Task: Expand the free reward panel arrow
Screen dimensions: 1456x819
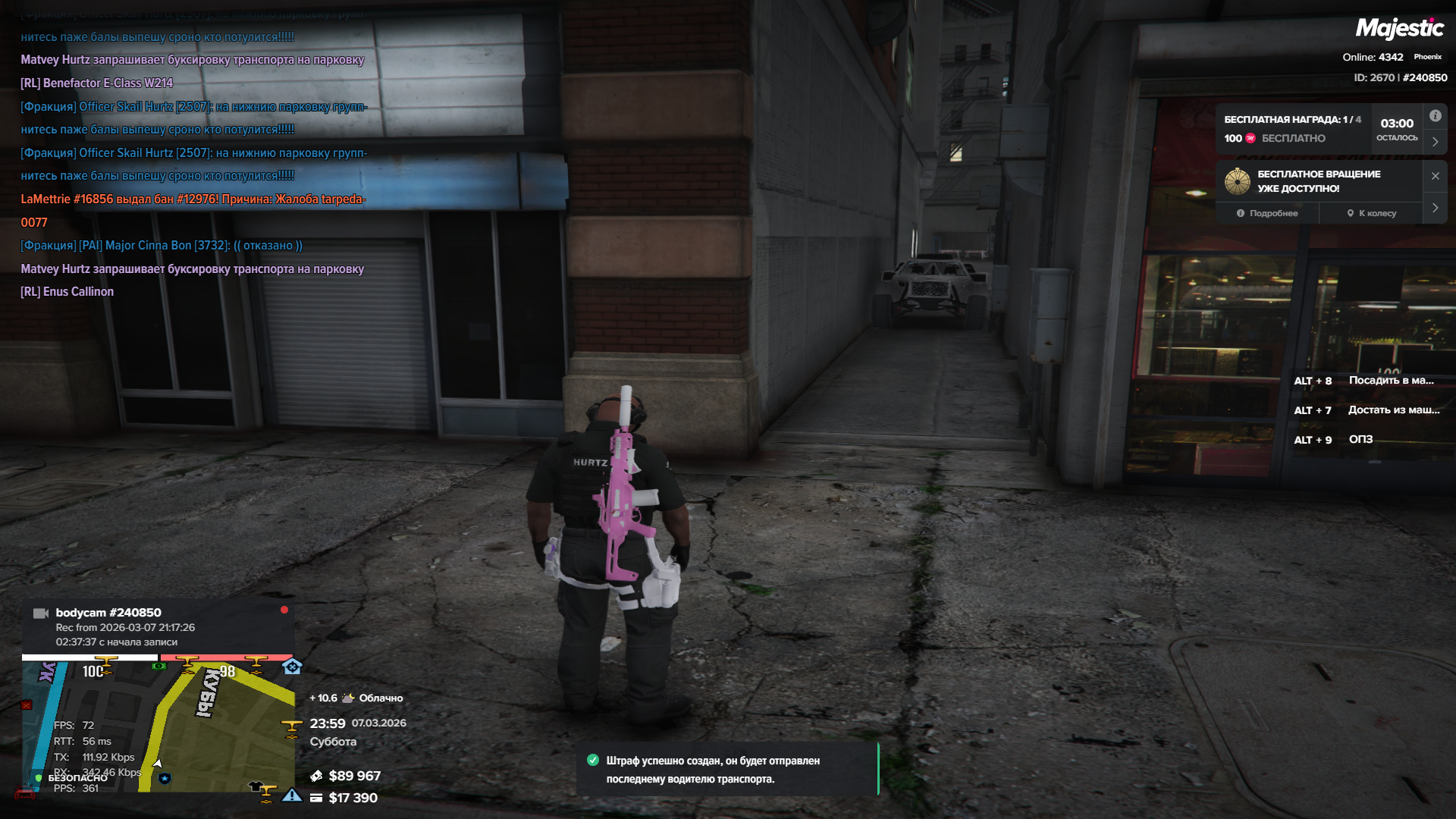Action: (1435, 142)
